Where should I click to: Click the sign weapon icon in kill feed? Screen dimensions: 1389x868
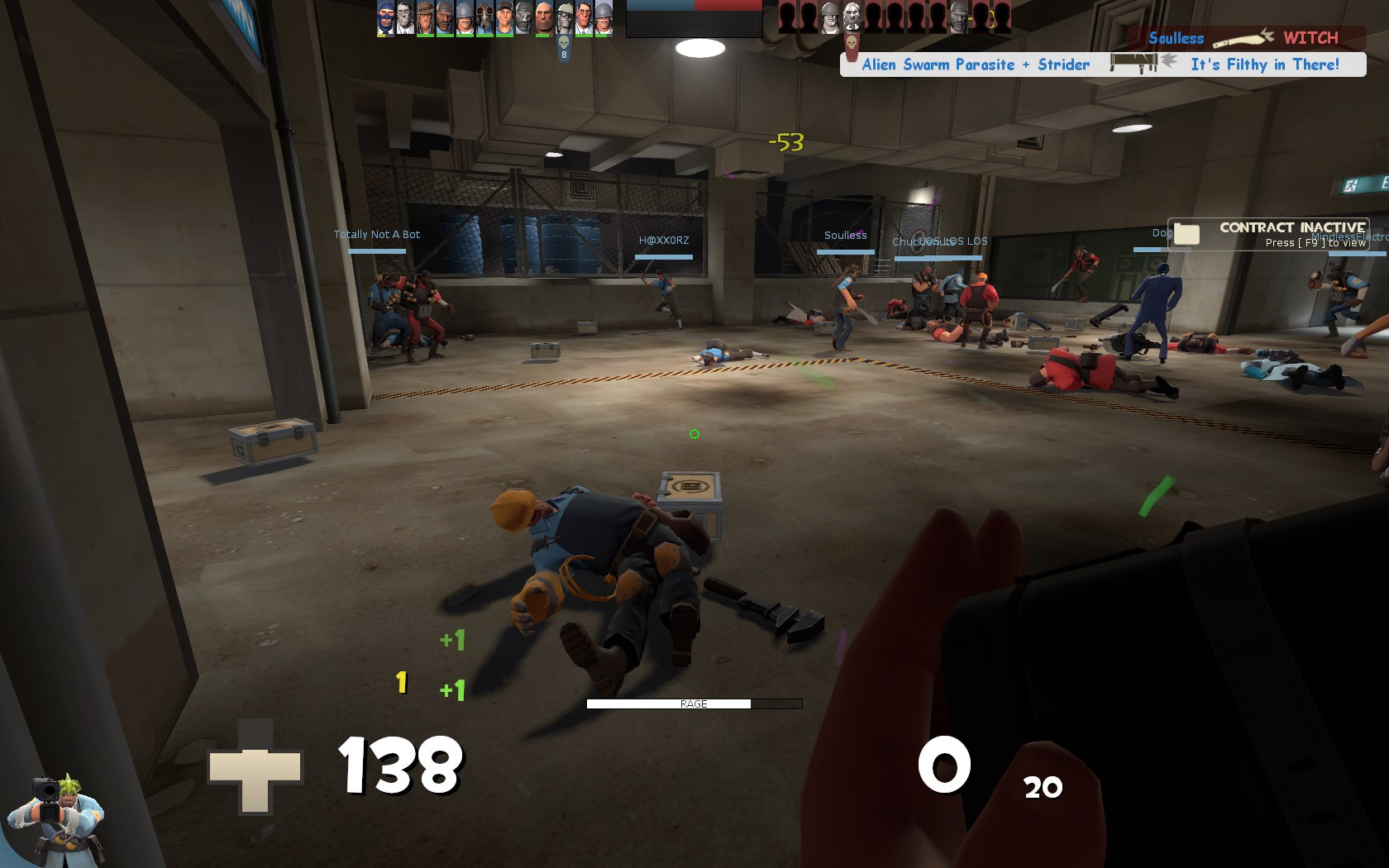click(x=1134, y=63)
